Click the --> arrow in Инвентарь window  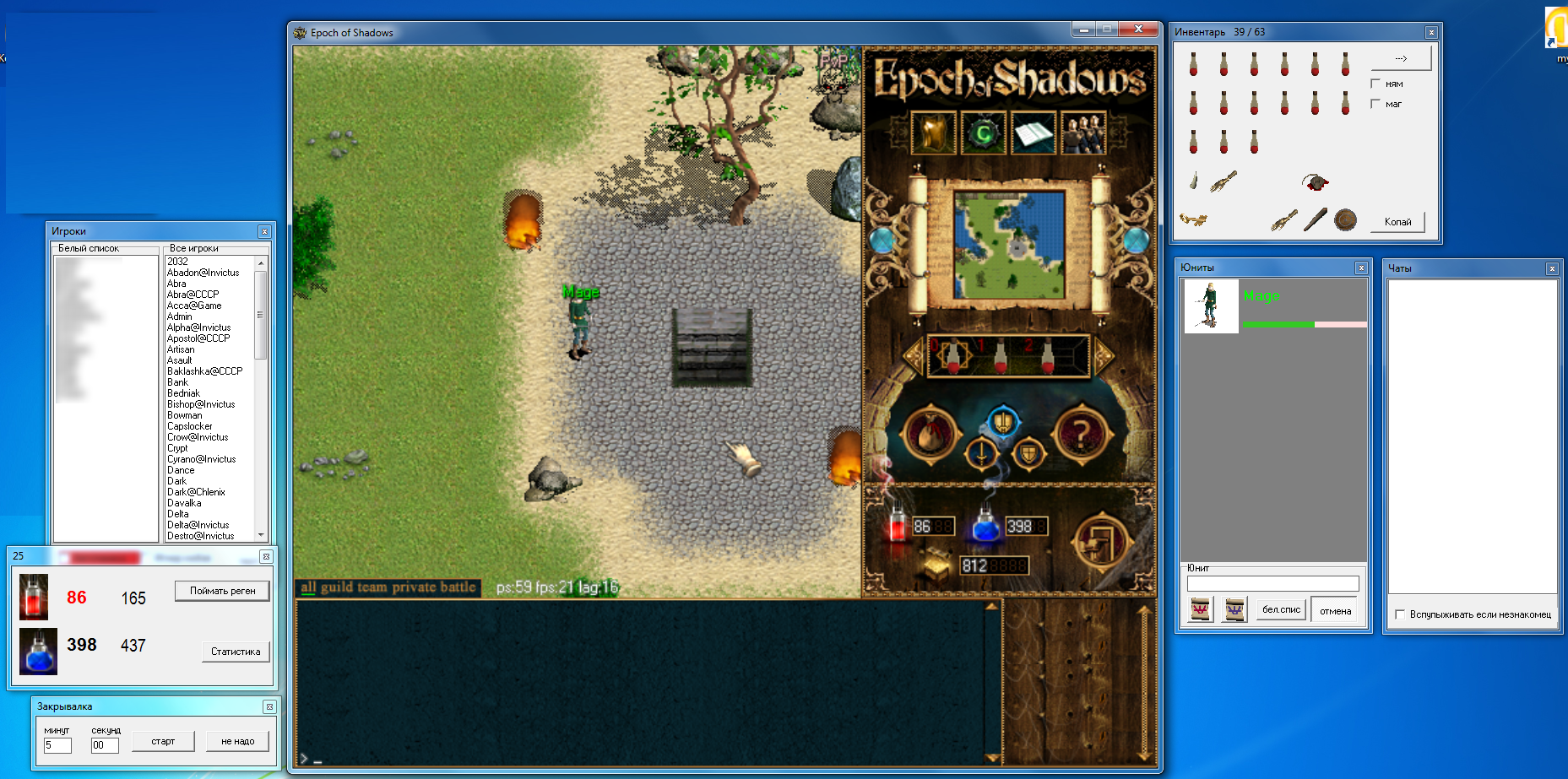pos(1401,57)
